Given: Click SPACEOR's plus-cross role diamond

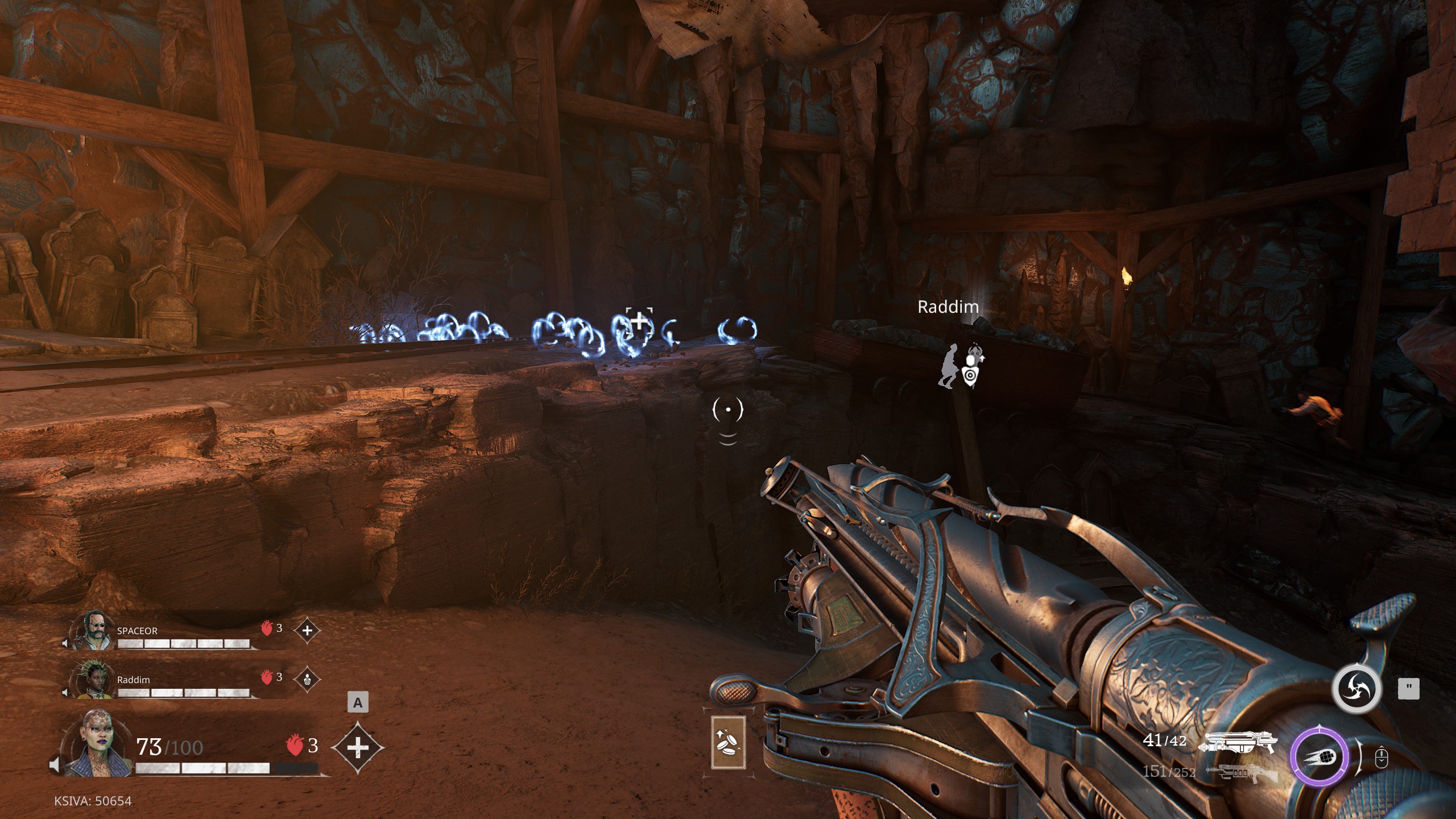Looking at the screenshot, I should pyautogui.click(x=307, y=630).
